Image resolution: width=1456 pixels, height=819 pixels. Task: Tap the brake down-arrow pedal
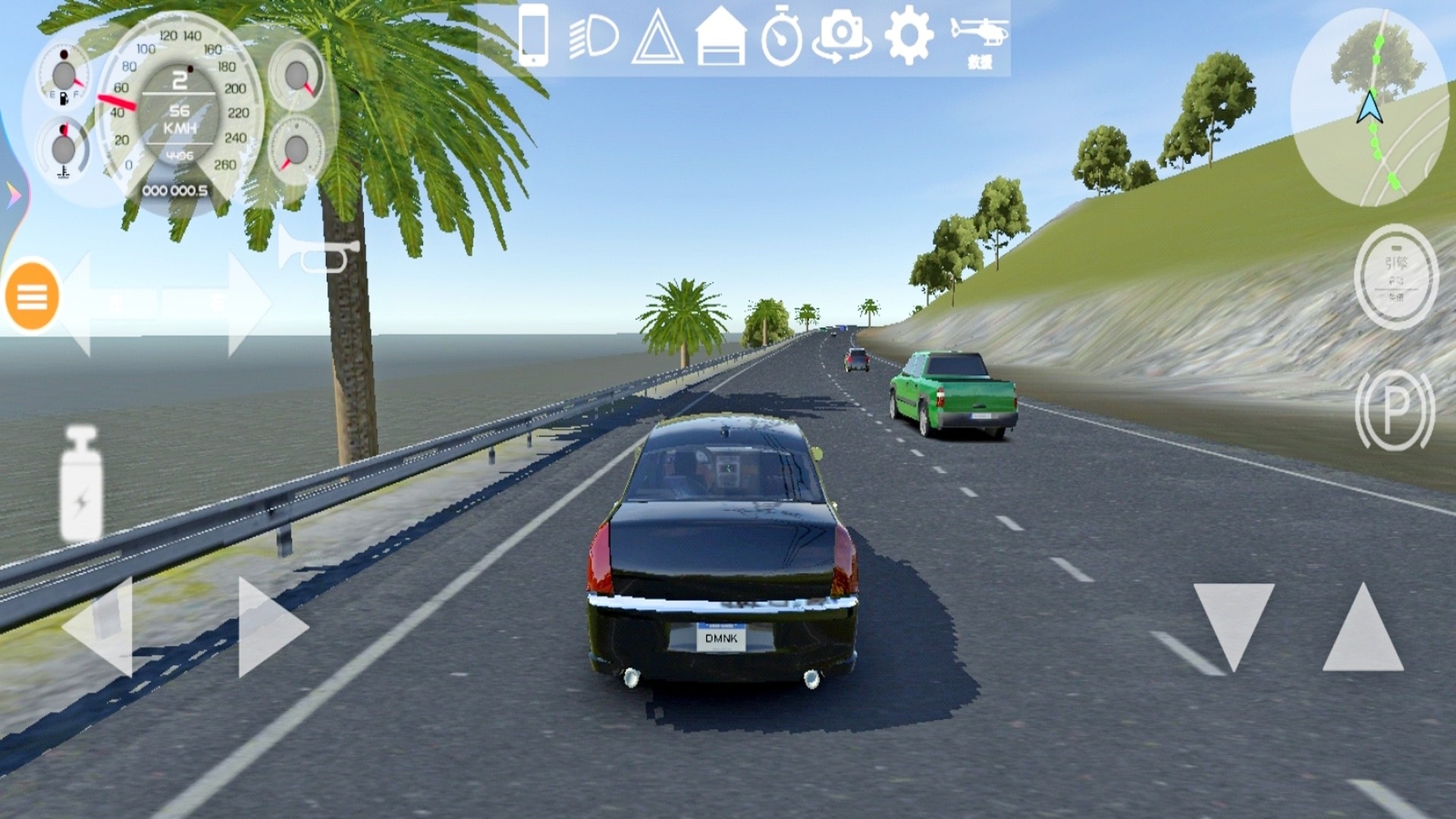pyautogui.click(x=1234, y=625)
